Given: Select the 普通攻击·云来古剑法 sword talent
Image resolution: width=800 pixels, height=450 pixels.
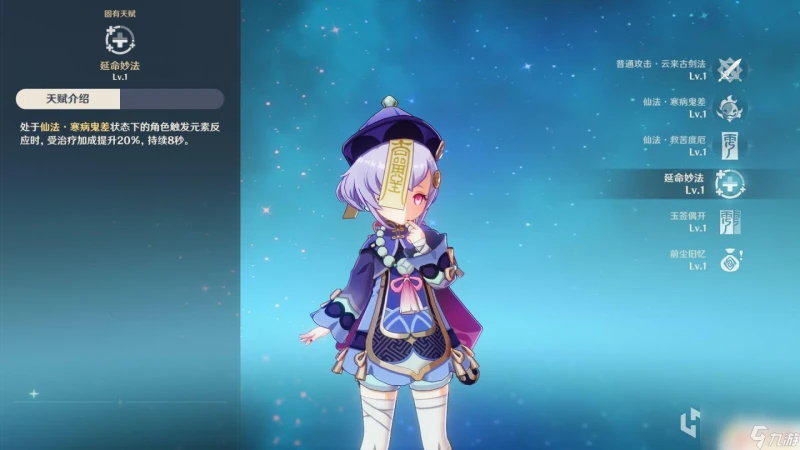Looking at the screenshot, I should (x=731, y=70).
